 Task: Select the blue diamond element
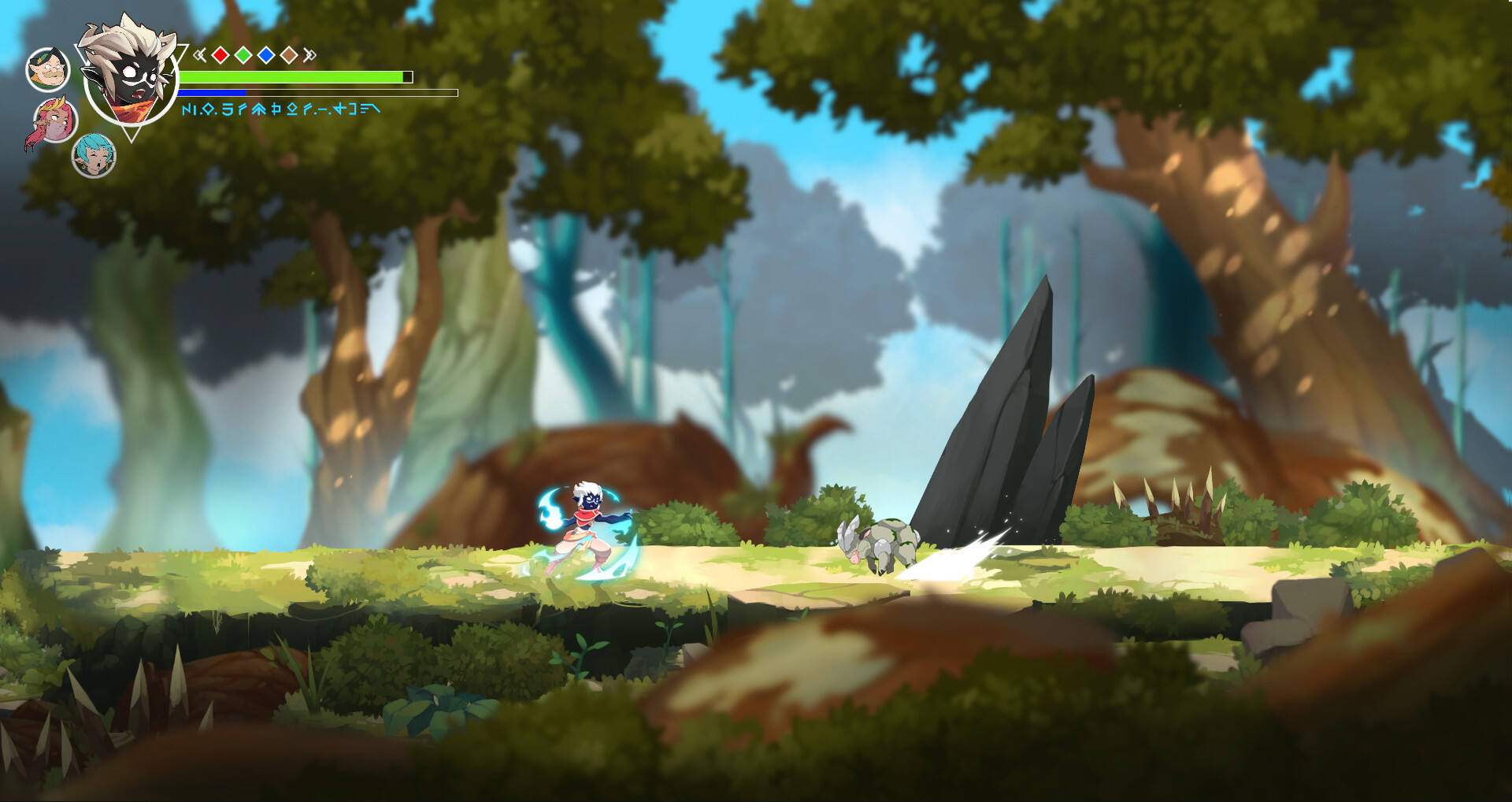point(266,54)
